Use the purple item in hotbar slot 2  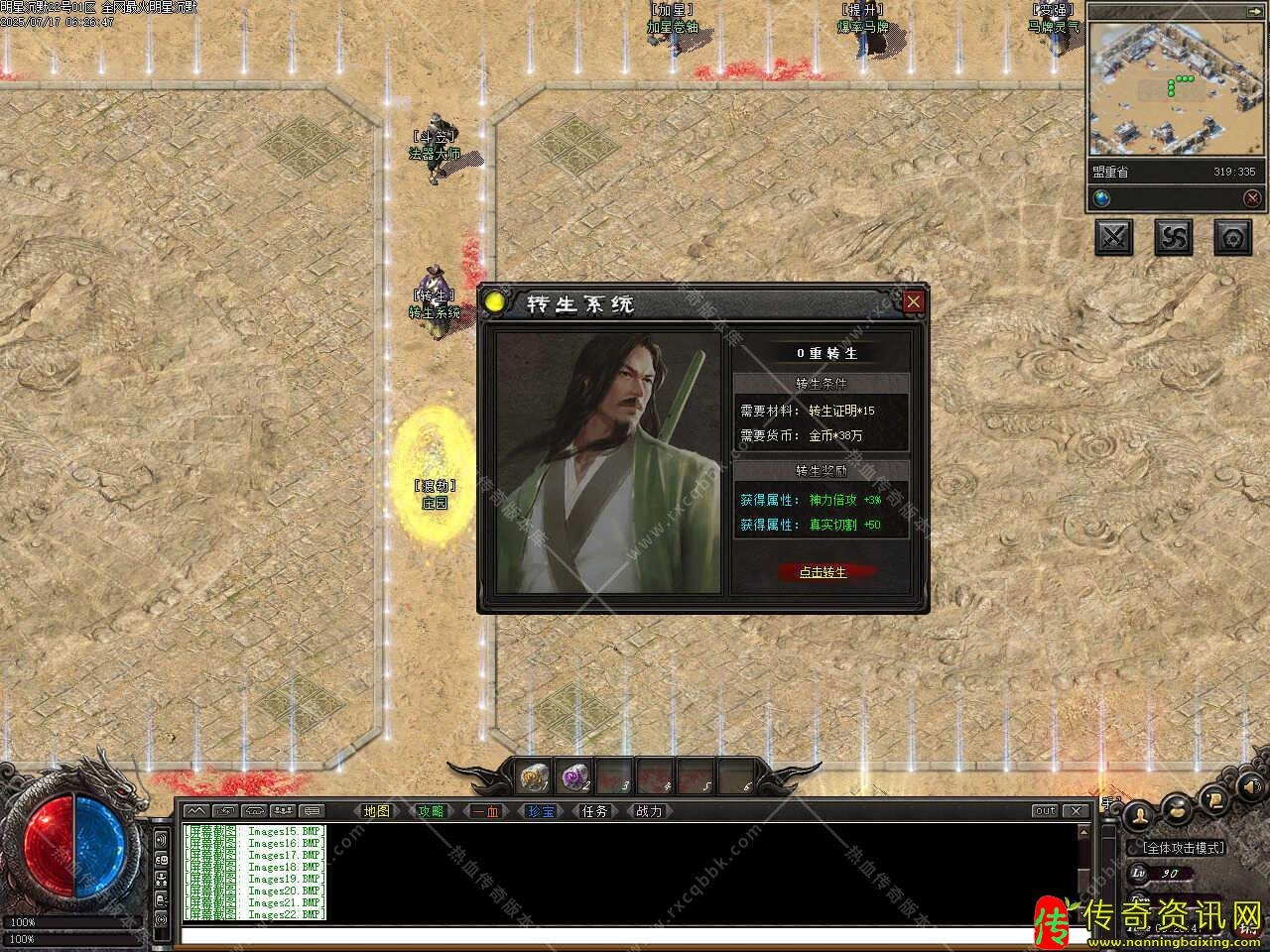[576, 777]
